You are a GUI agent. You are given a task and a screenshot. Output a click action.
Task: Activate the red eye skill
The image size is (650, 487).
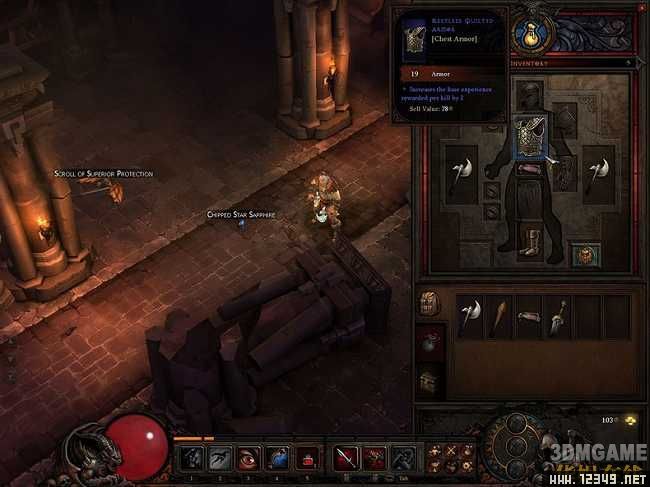point(248,458)
